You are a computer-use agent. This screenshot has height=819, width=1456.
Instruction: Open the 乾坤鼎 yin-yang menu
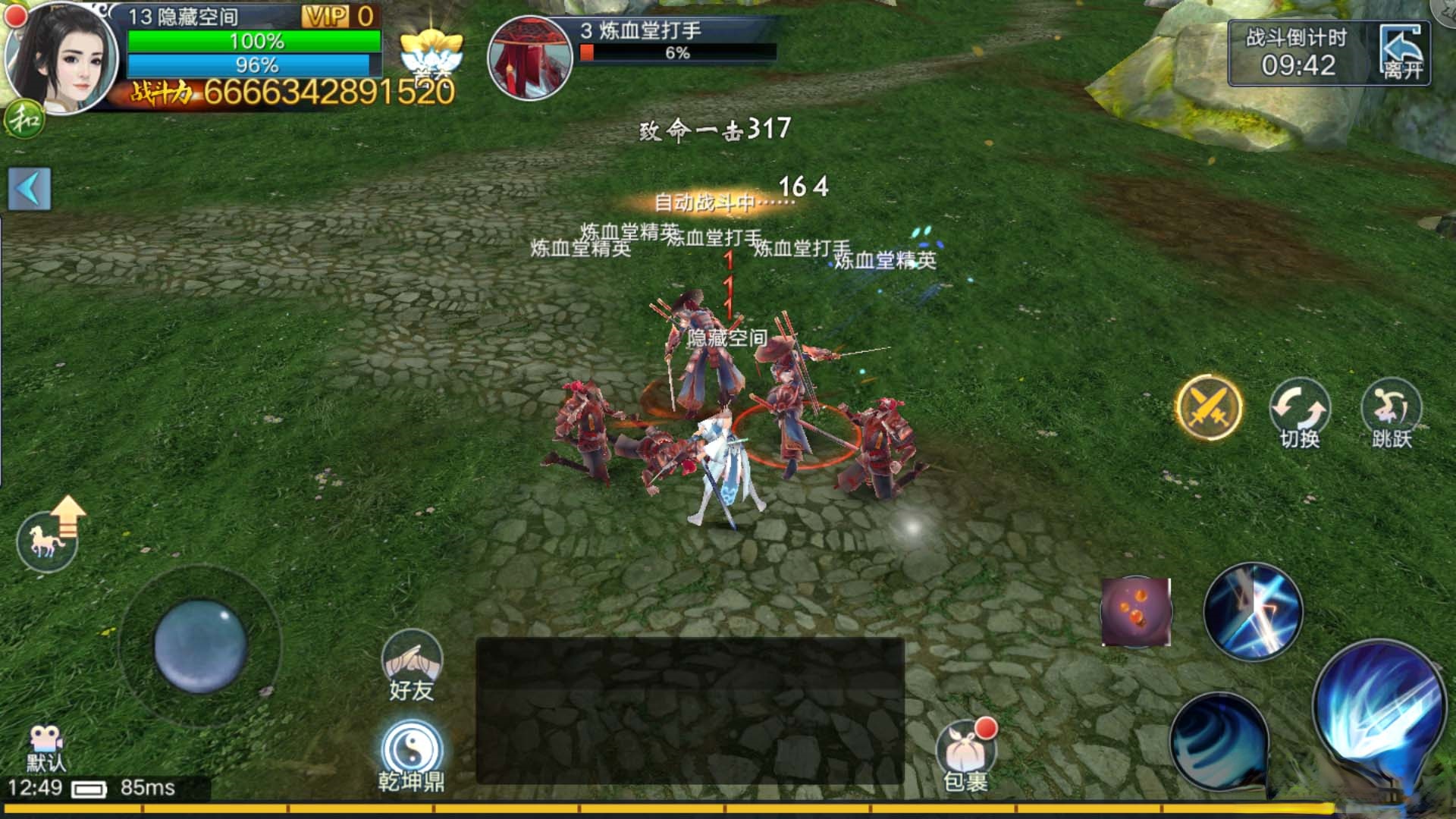[x=411, y=755]
